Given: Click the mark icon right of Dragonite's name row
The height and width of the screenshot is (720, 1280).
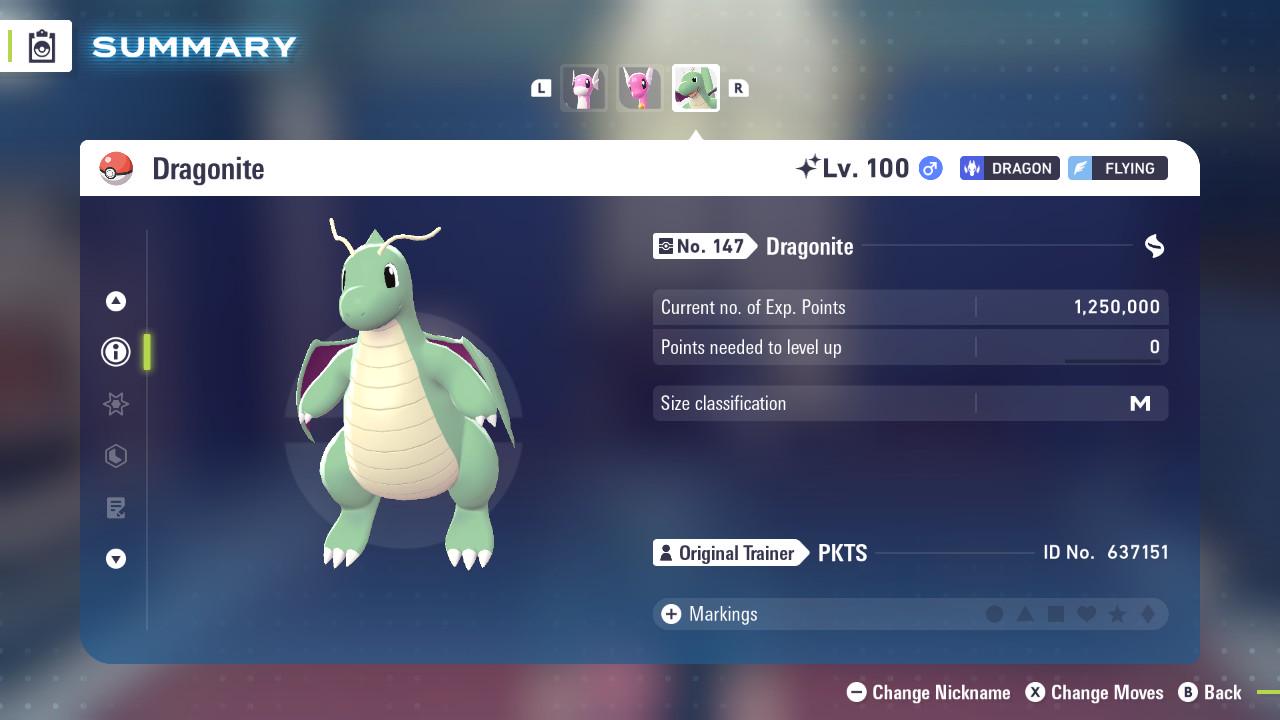Looking at the screenshot, I should 1154,246.
